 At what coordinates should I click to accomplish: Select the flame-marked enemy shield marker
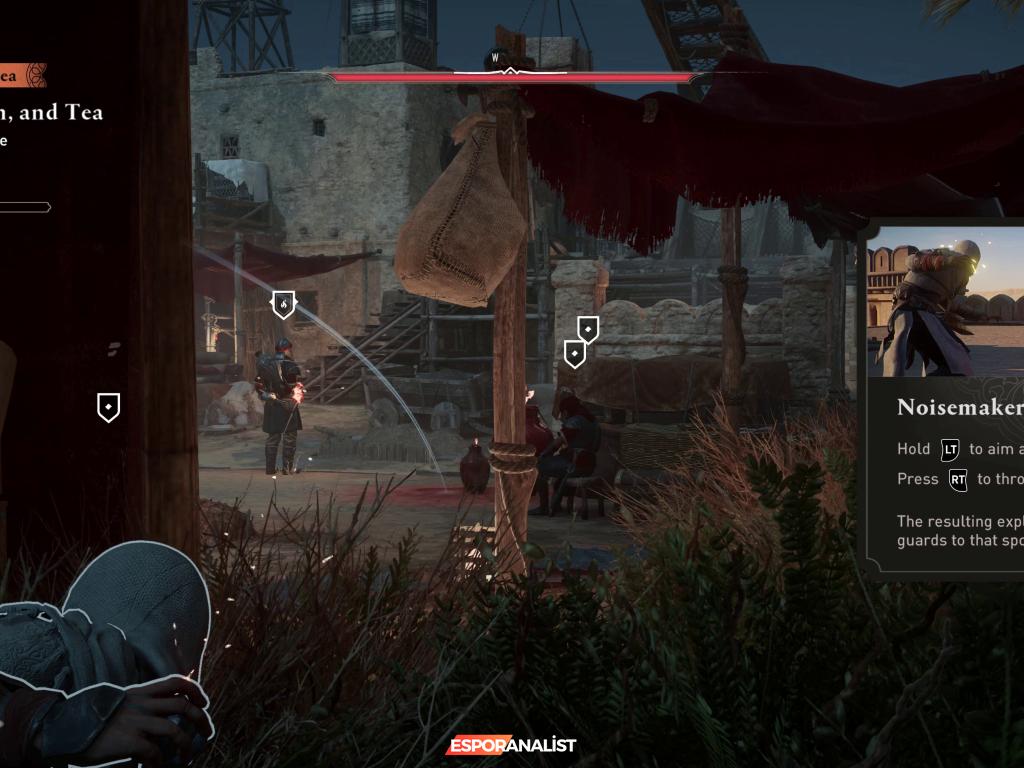(283, 303)
